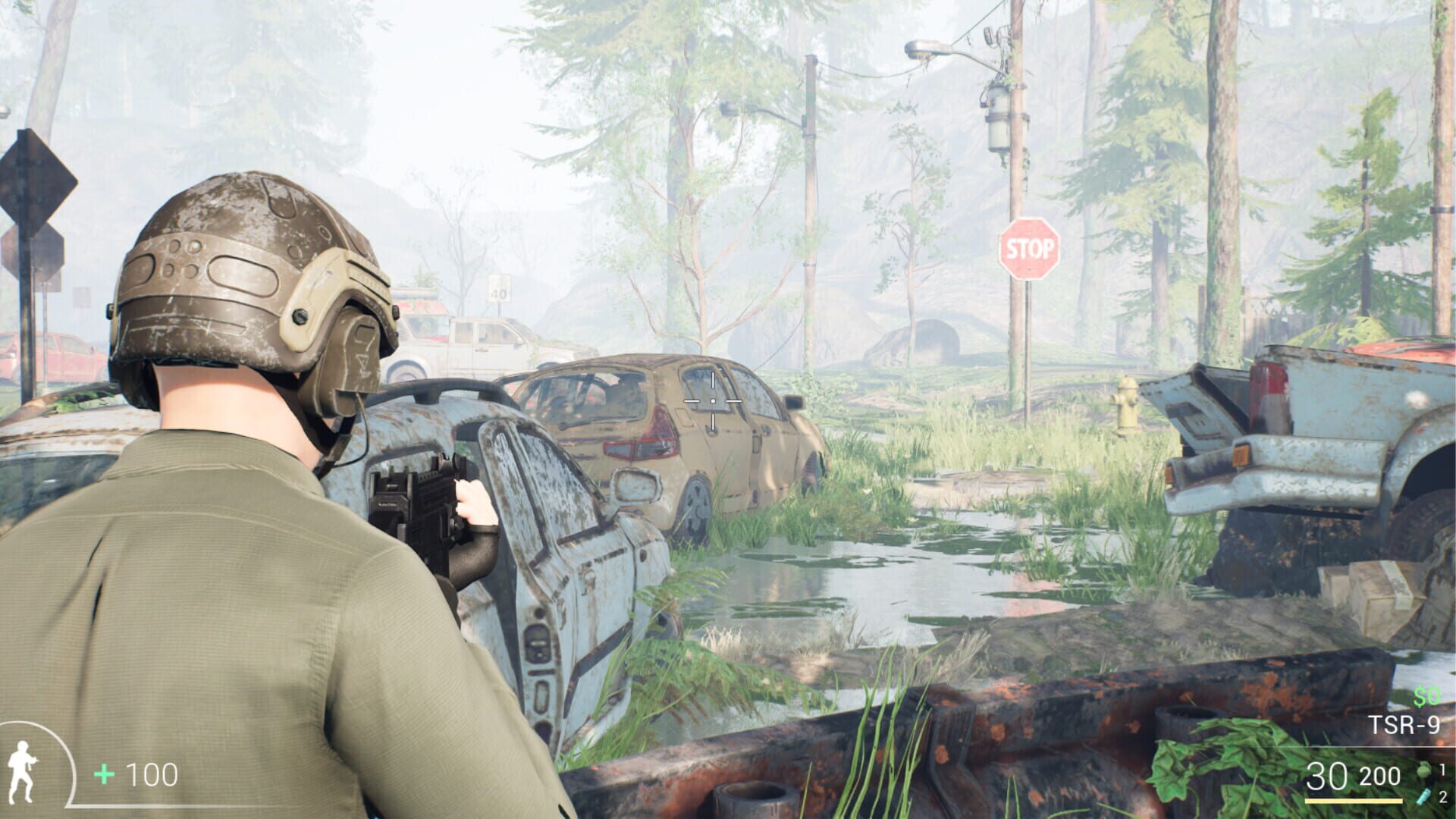
Task: Select the soldier silhouette health icon
Action: (21, 771)
